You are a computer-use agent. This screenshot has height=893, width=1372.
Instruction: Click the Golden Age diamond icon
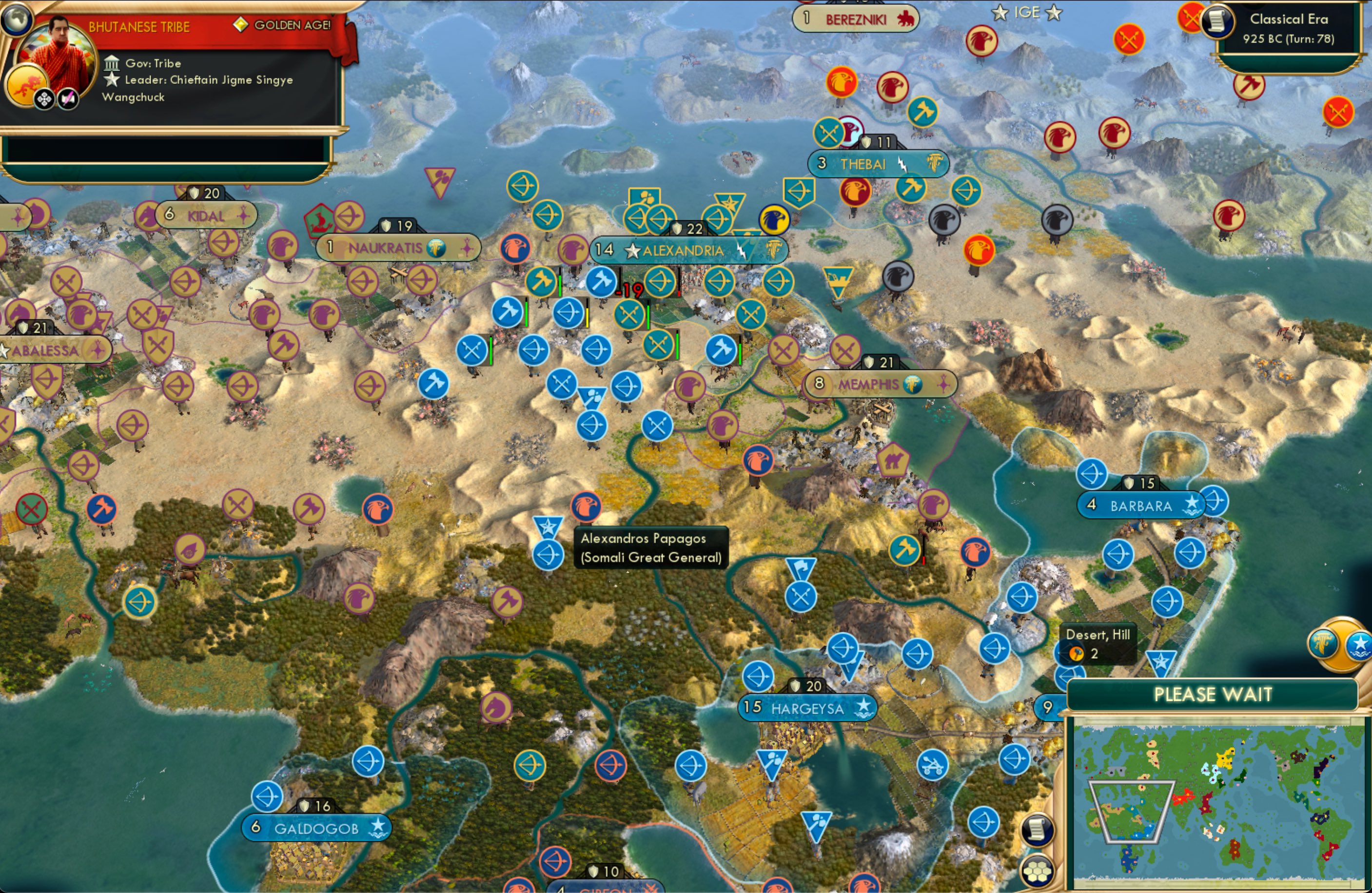pos(237,25)
